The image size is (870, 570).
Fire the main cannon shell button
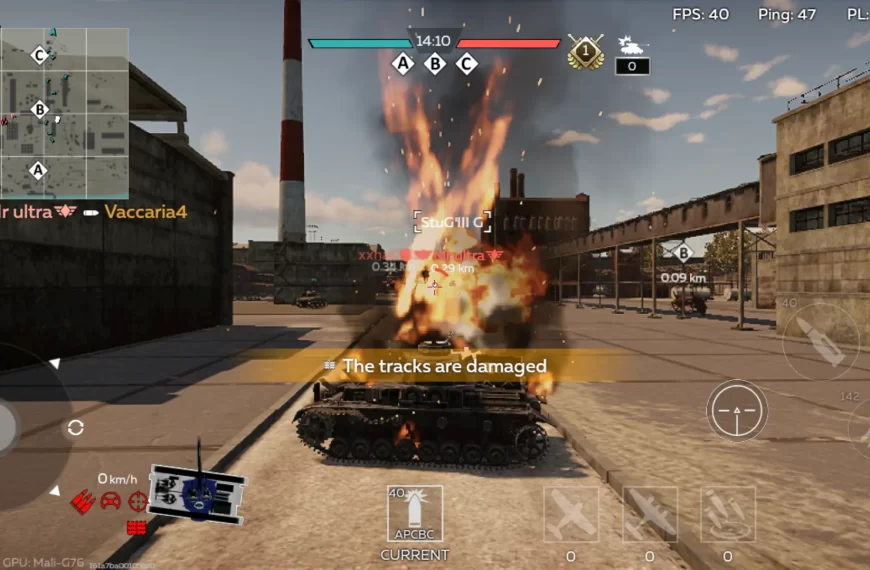click(821, 342)
